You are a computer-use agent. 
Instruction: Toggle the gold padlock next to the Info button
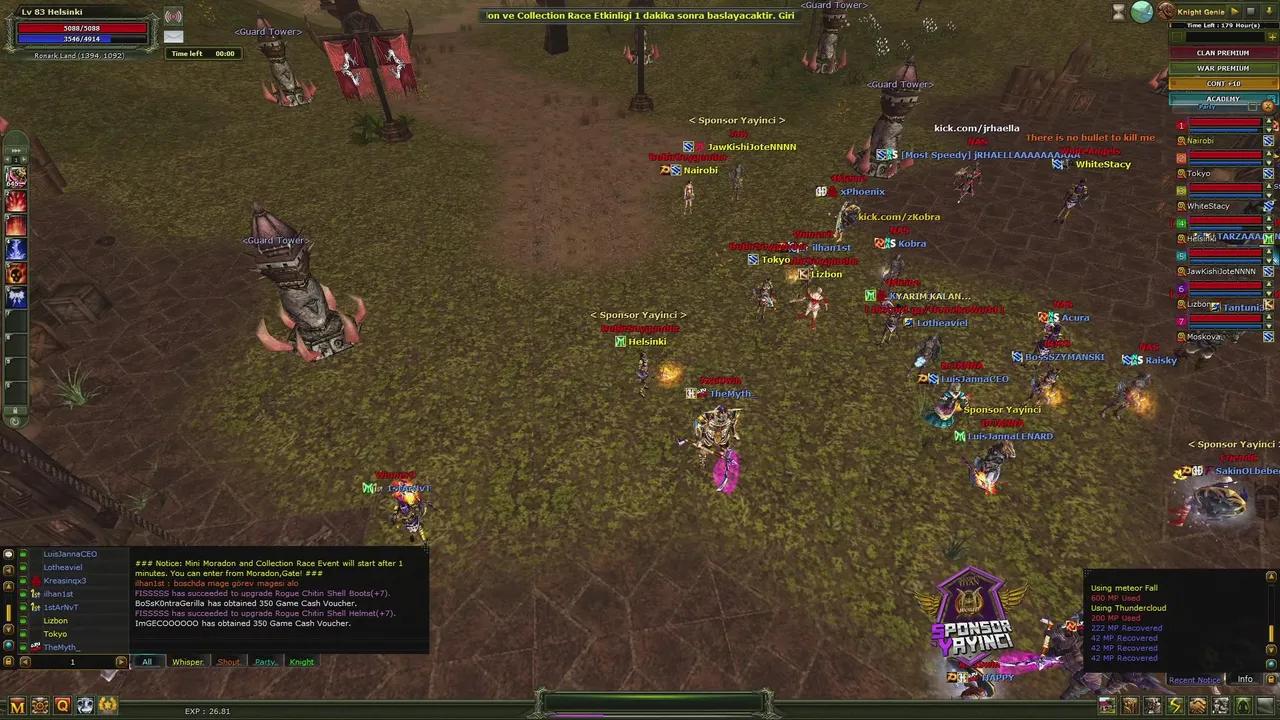[1270, 679]
